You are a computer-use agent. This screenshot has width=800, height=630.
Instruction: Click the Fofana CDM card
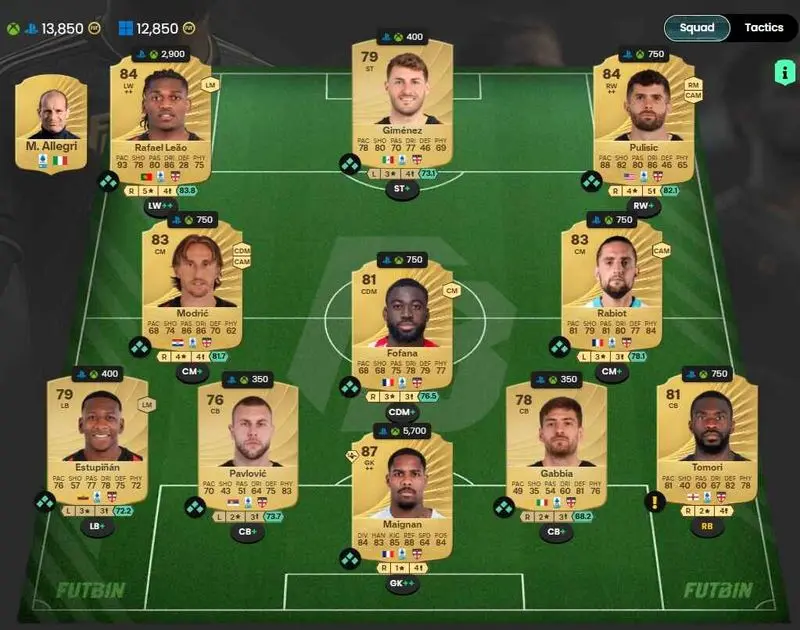point(402,322)
